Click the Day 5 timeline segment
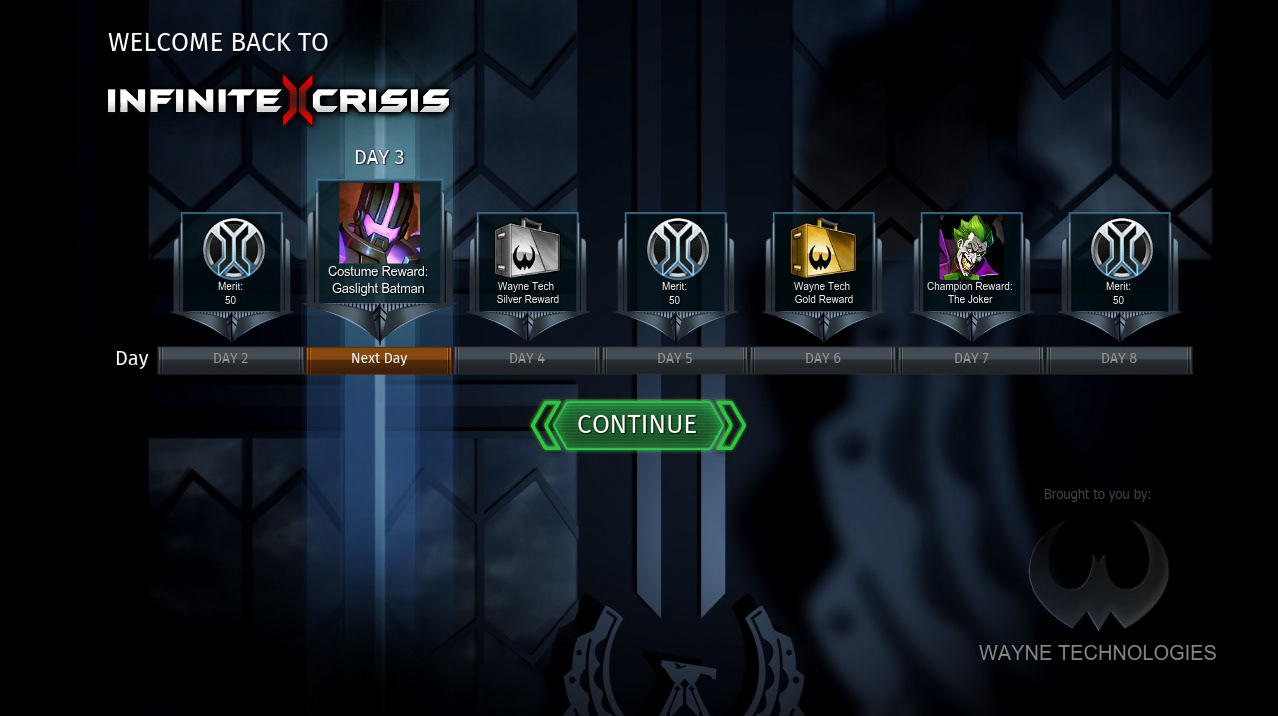Image resolution: width=1278 pixels, height=716 pixels. click(675, 359)
